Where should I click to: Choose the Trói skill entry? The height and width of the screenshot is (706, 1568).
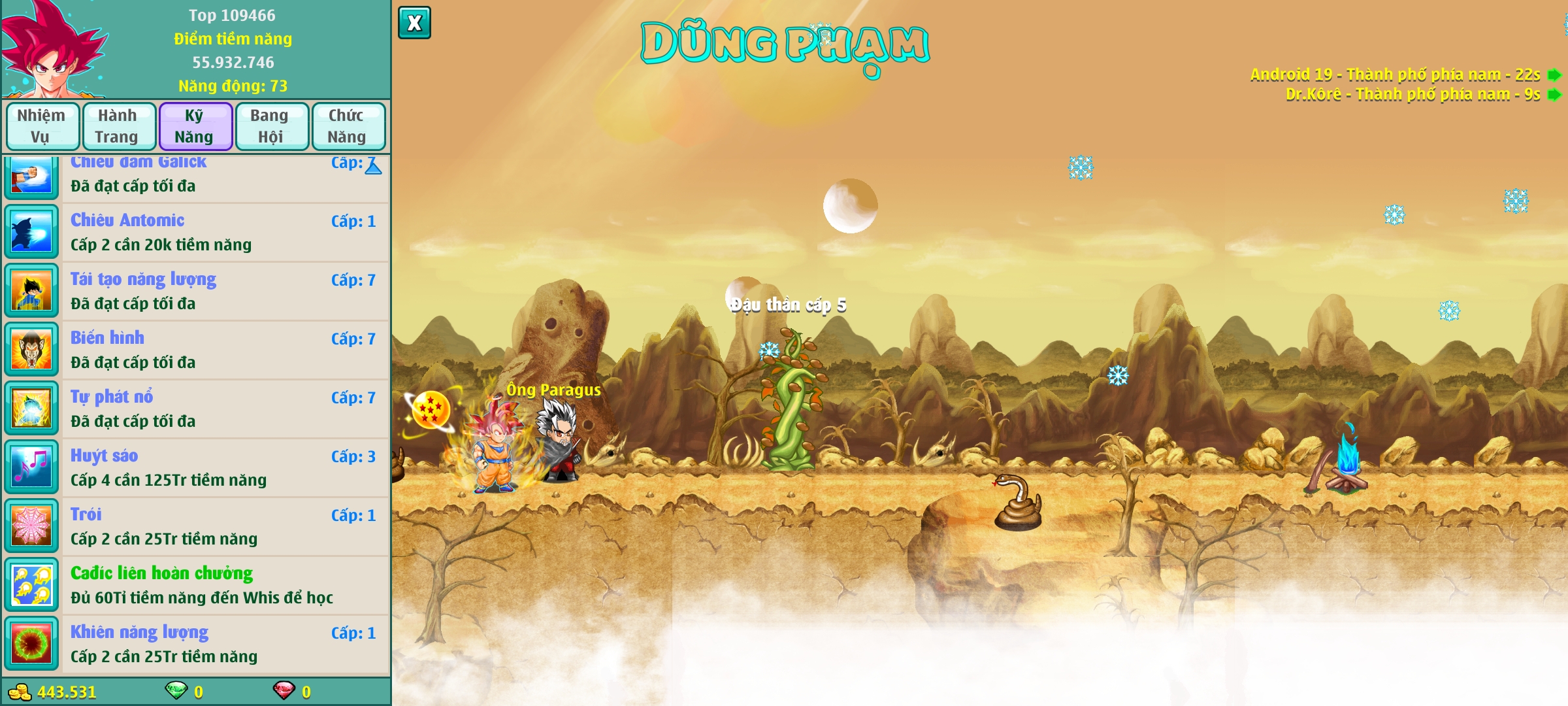(x=222, y=527)
